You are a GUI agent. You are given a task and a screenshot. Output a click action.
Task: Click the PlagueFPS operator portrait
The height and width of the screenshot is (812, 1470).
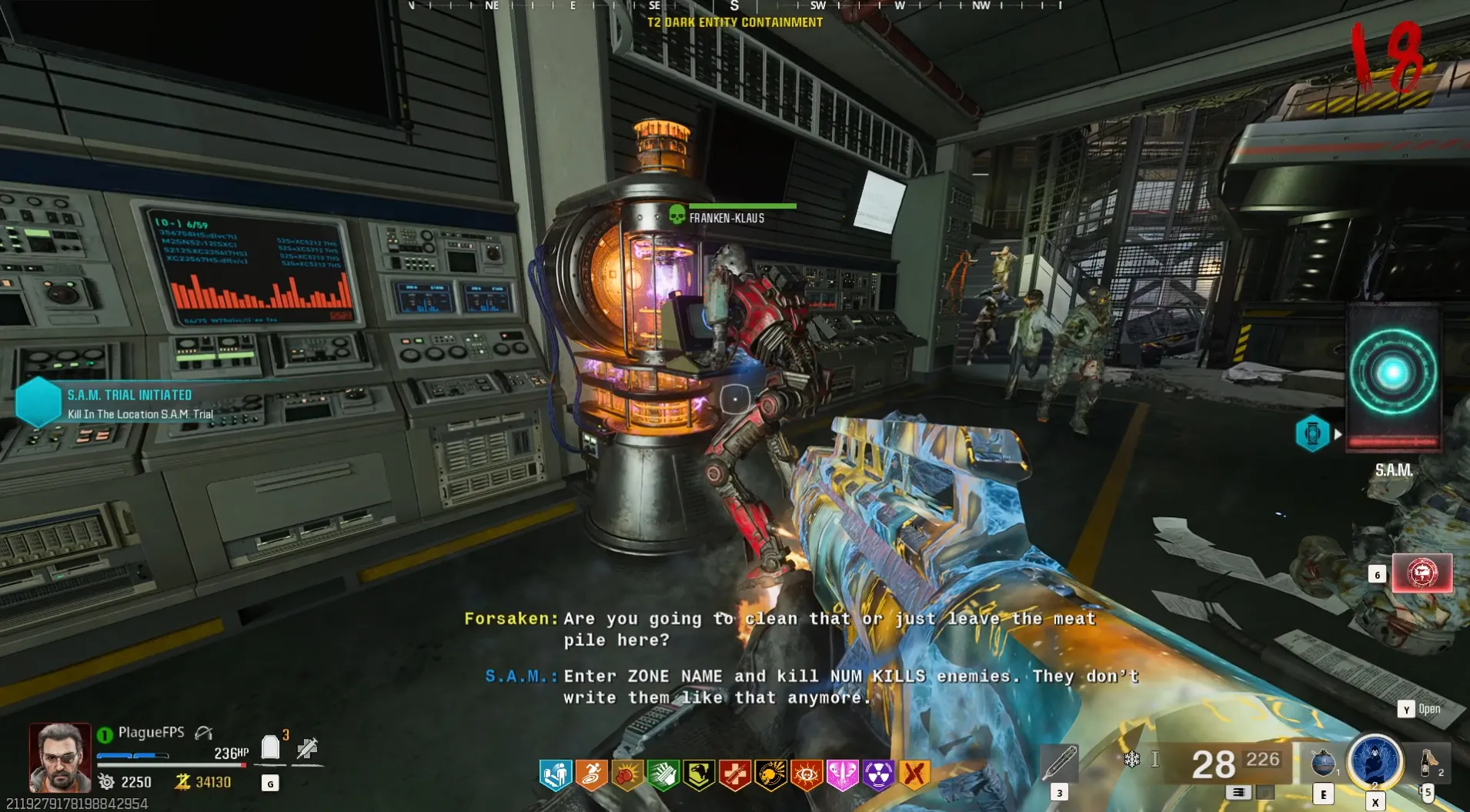tap(60, 757)
